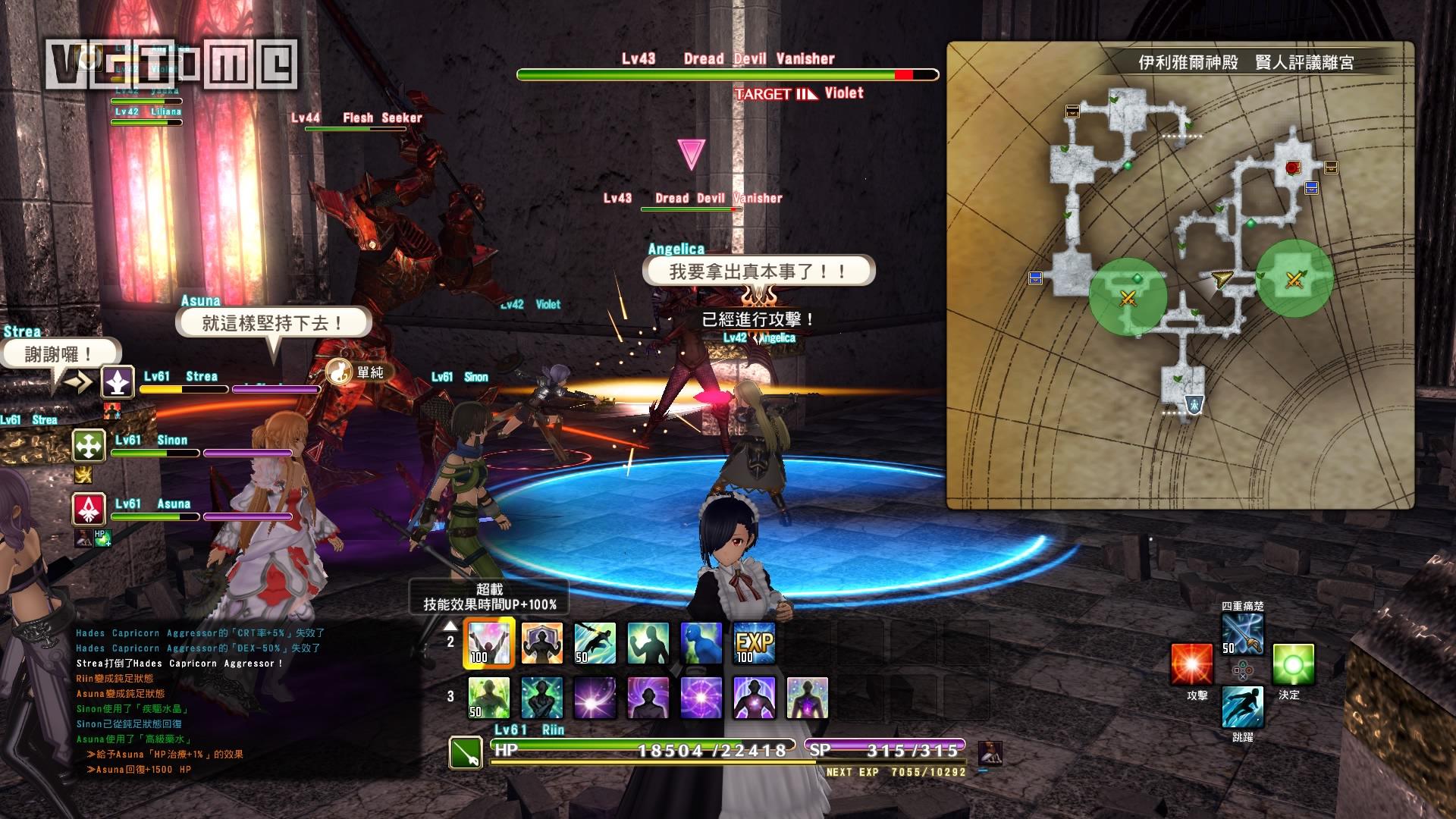Click the HP heal buff icon under Asuna
This screenshot has width=1456, height=819.
[x=102, y=538]
